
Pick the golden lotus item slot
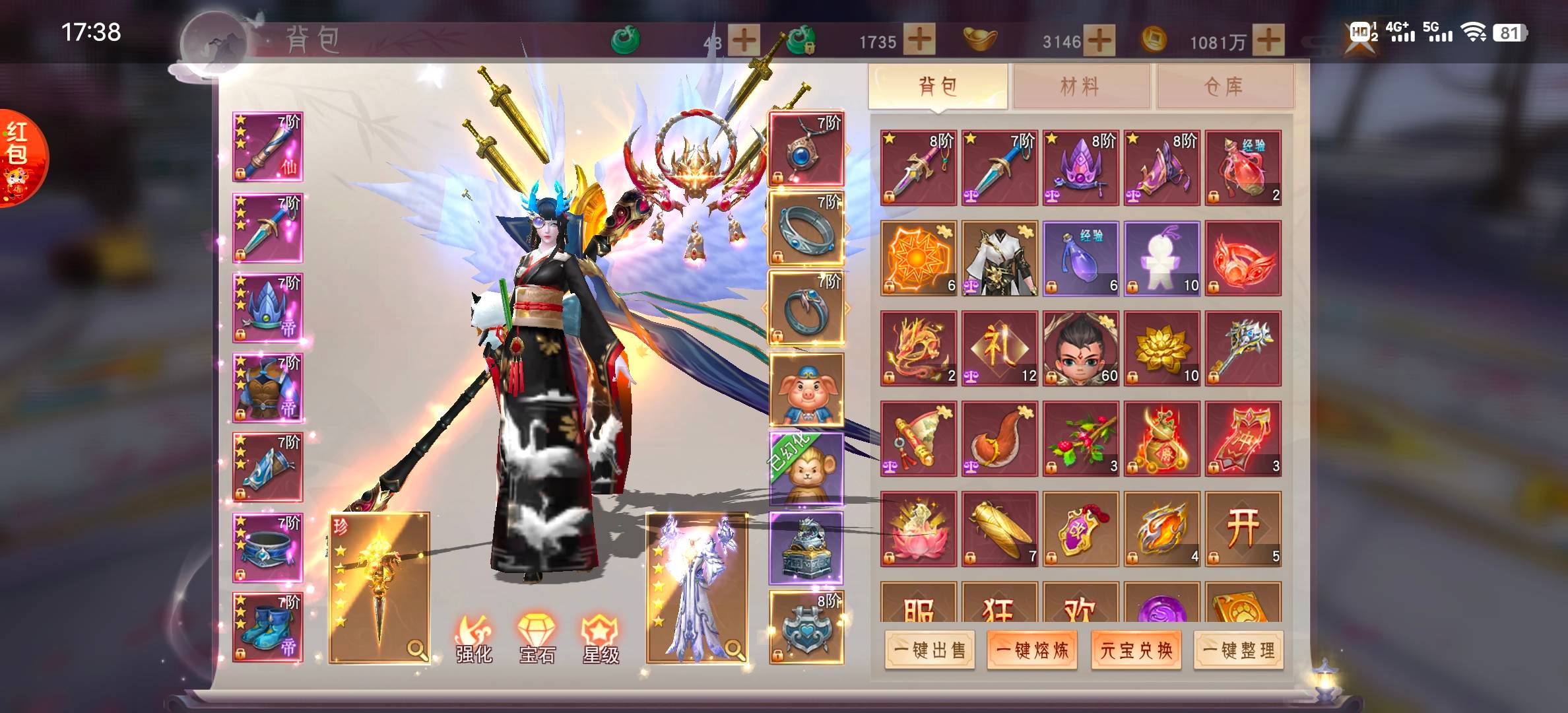1161,348
